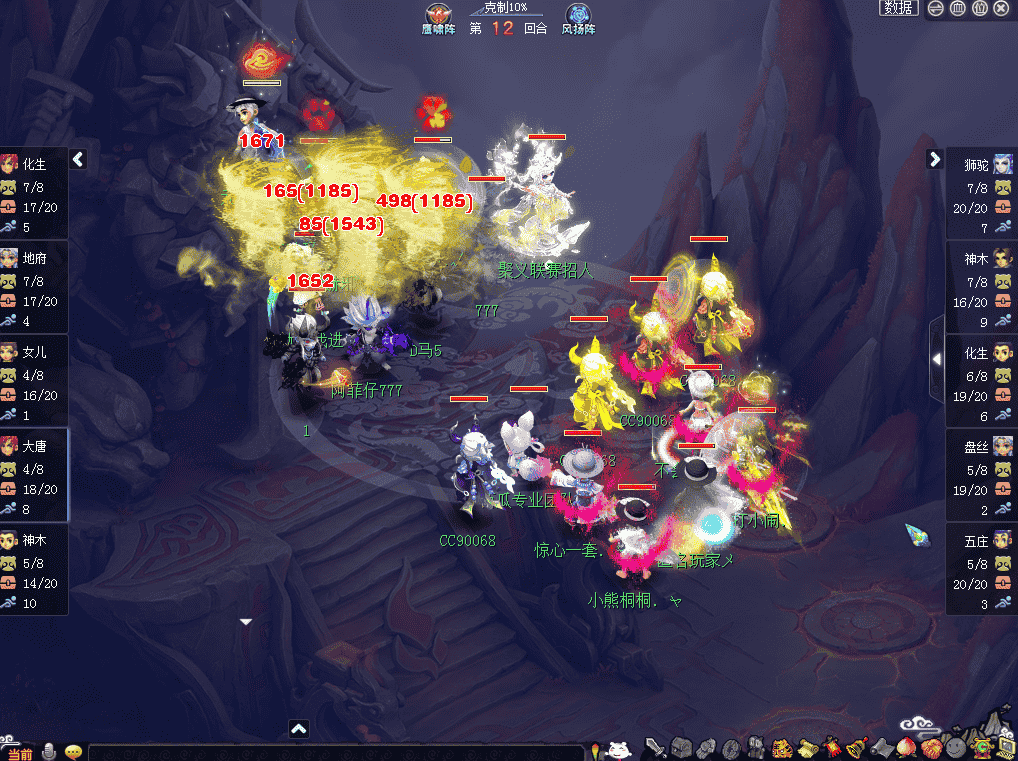Select the 五庄 enemy entry

coord(982,568)
